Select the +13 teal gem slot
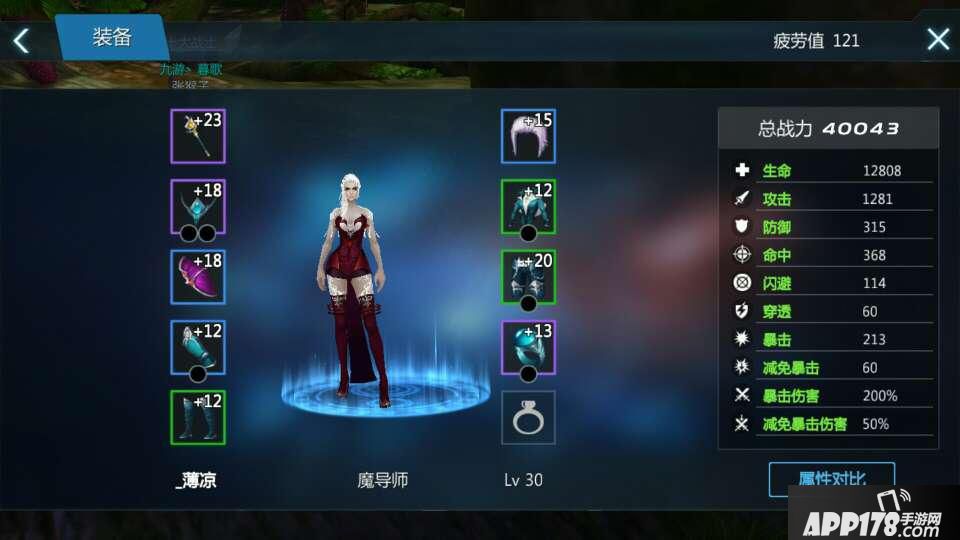Viewport: 960px width, 540px height. pos(528,347)
